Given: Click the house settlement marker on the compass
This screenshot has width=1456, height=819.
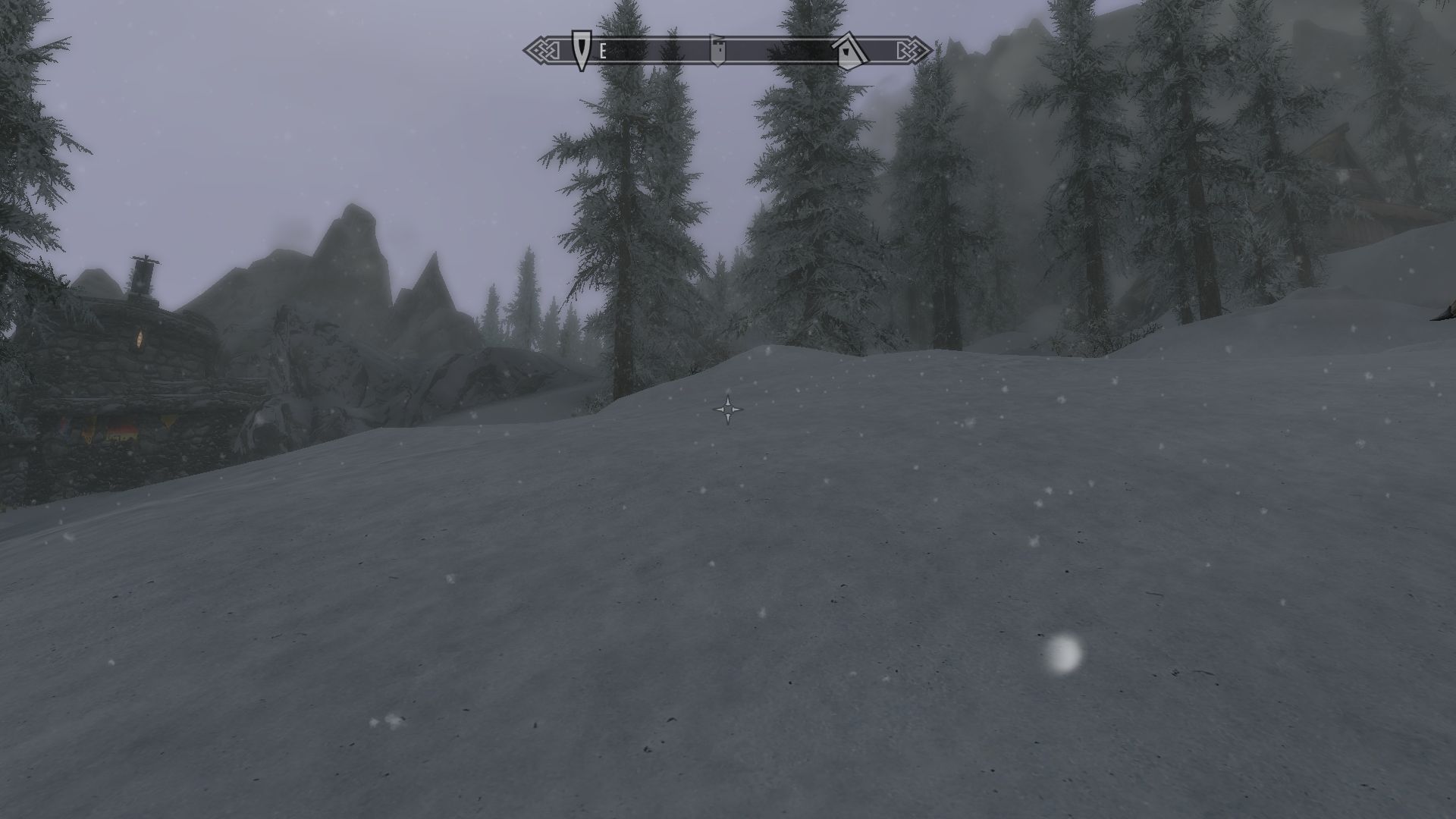Looking at the screenshot, I should point(849,50).
